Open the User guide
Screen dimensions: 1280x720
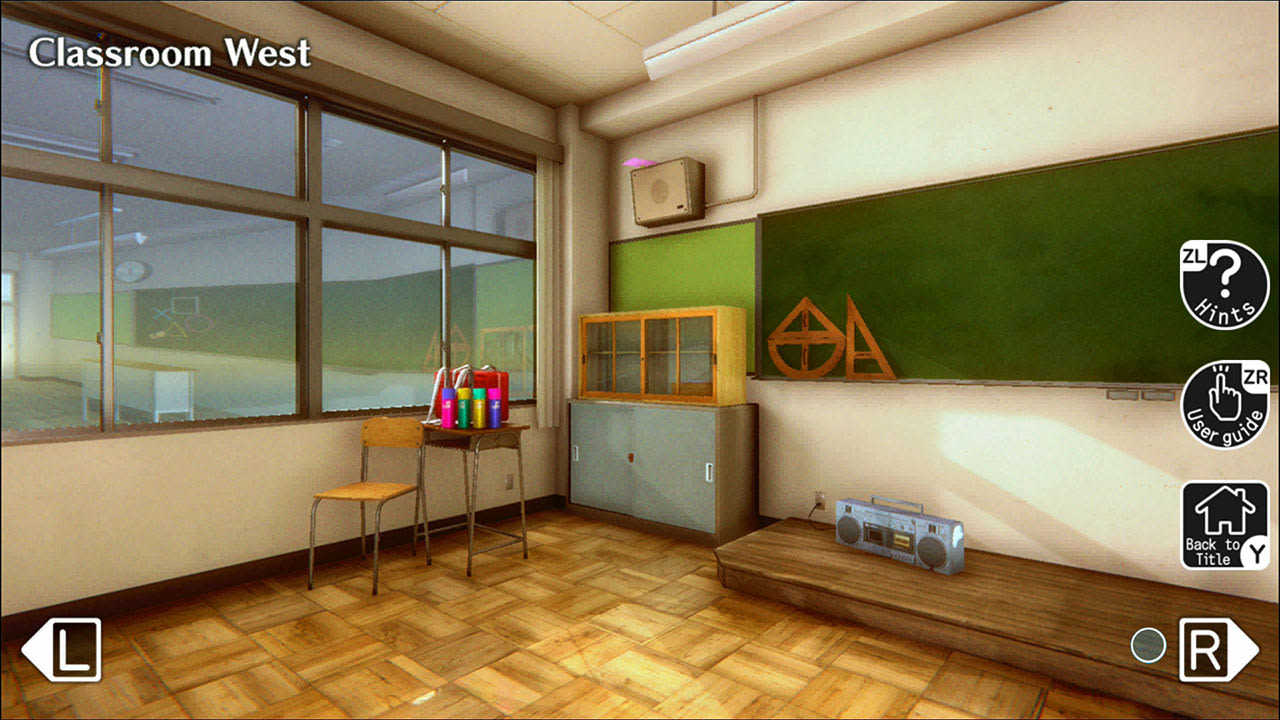[1222, 404]
